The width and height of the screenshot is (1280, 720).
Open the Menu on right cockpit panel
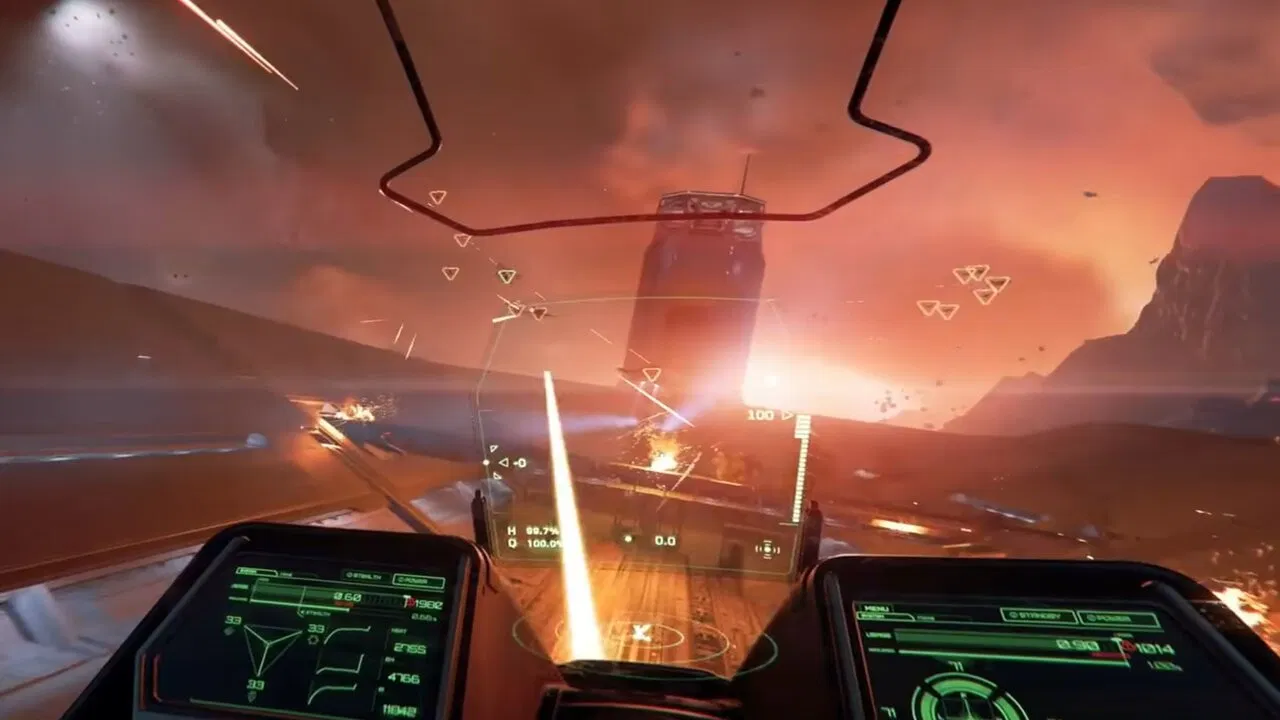coord(878,607)
